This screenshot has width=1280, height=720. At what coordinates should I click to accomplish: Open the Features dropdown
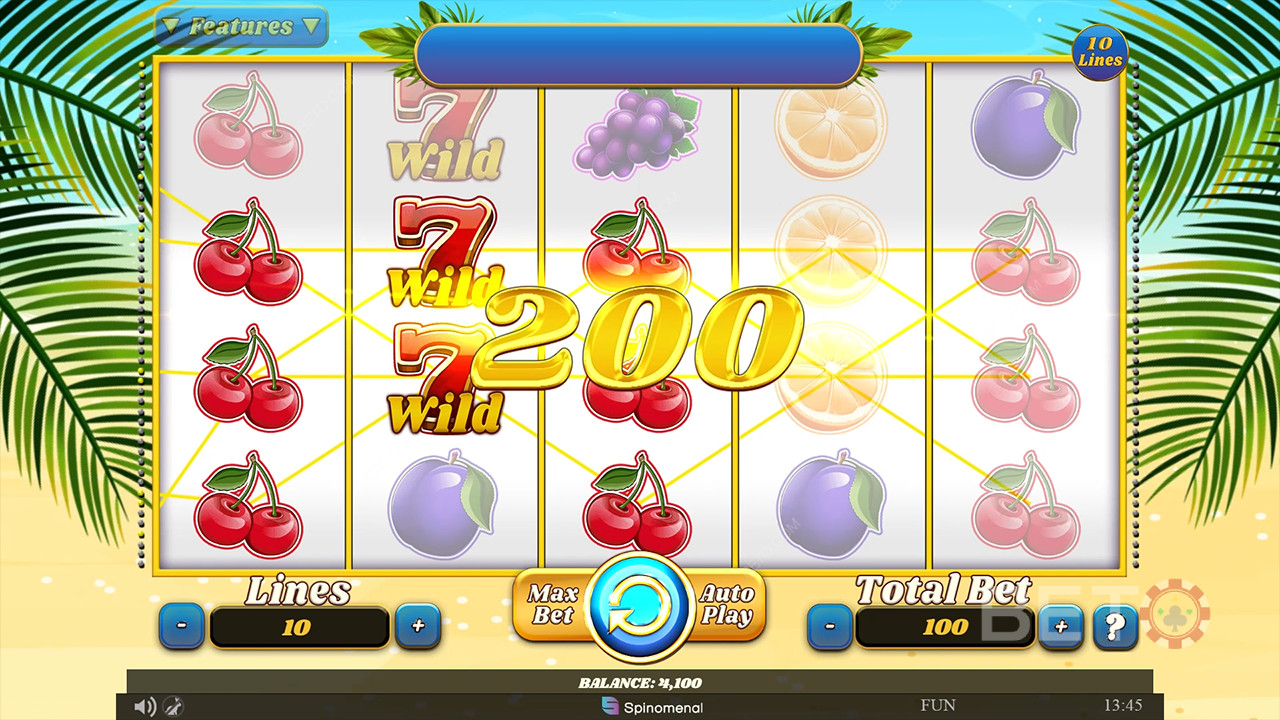click(x=242, y=27)
